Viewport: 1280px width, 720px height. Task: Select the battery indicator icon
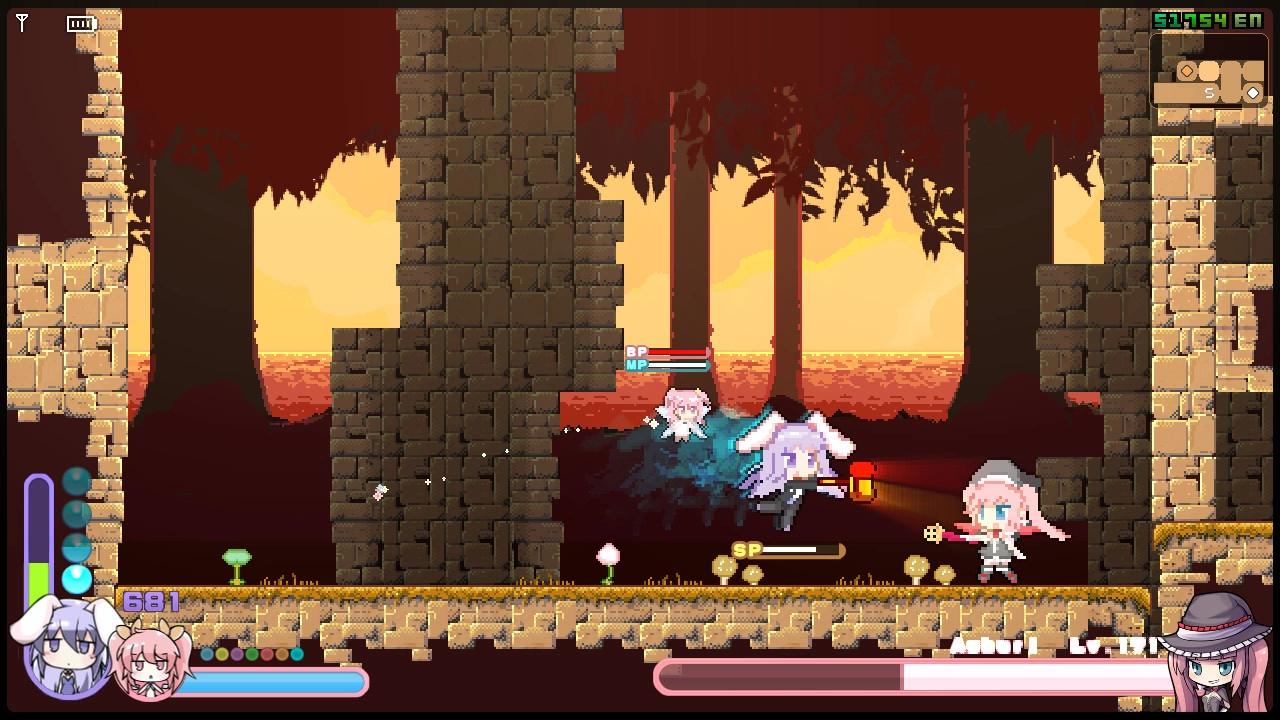(x=80, y=24)
